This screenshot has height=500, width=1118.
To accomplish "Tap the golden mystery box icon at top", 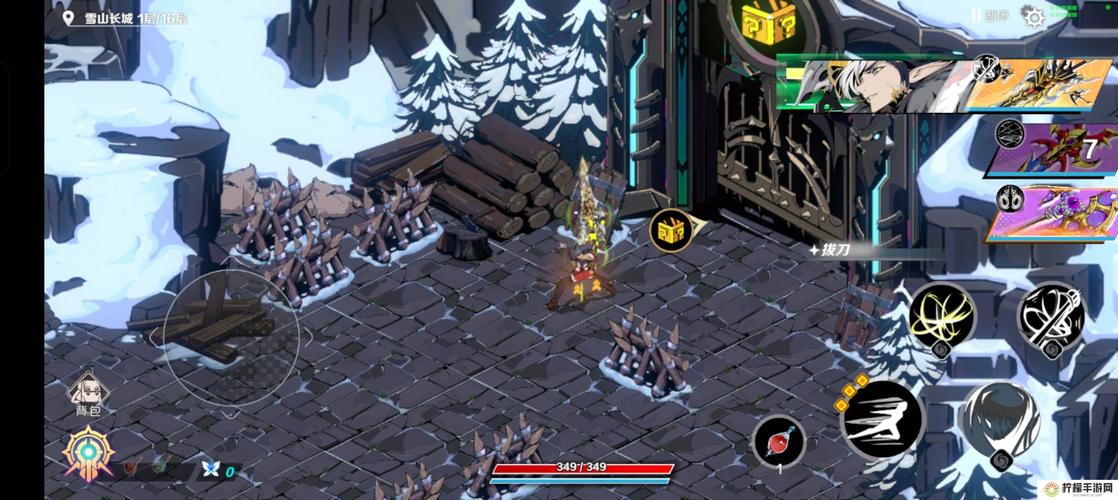I will pos(768,22).
